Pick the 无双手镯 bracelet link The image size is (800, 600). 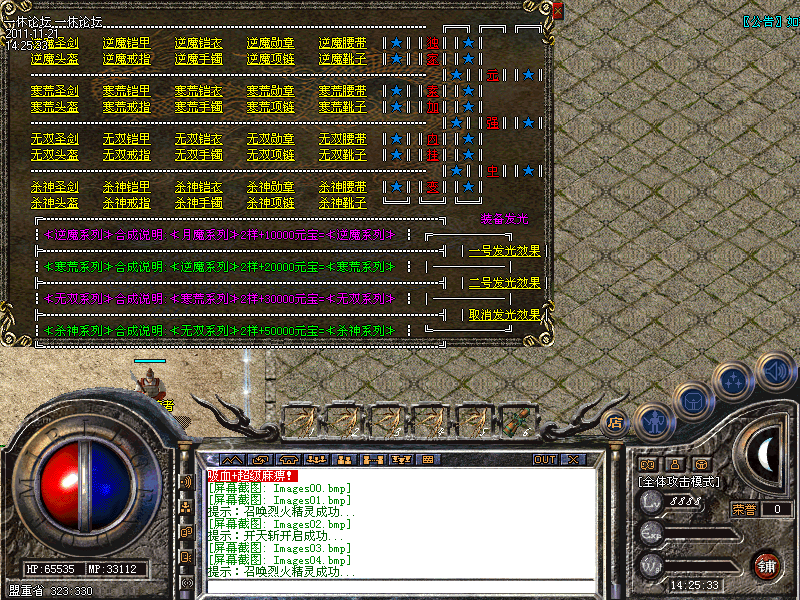(x=198, y=155)
